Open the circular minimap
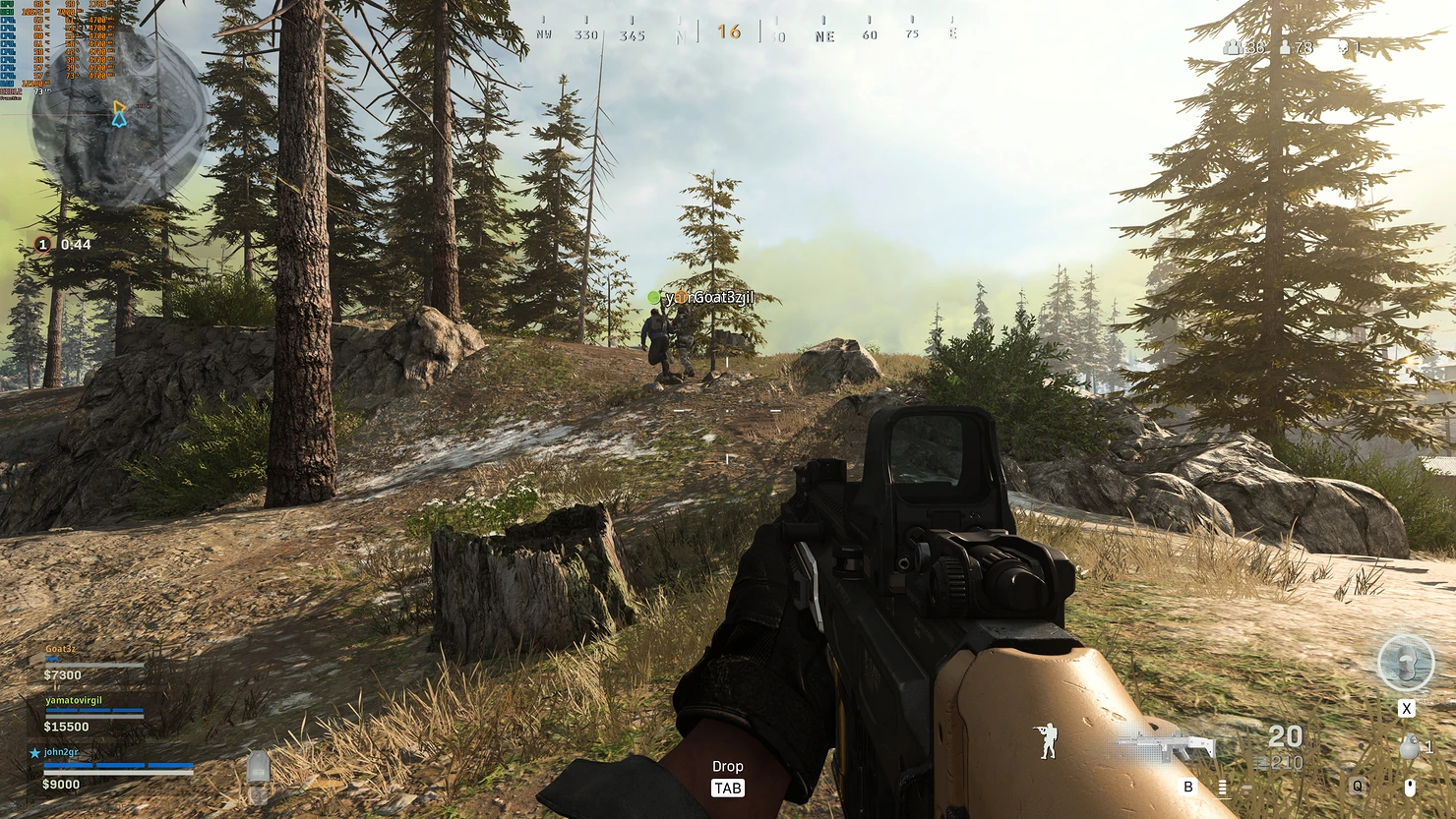 [119, 118]
